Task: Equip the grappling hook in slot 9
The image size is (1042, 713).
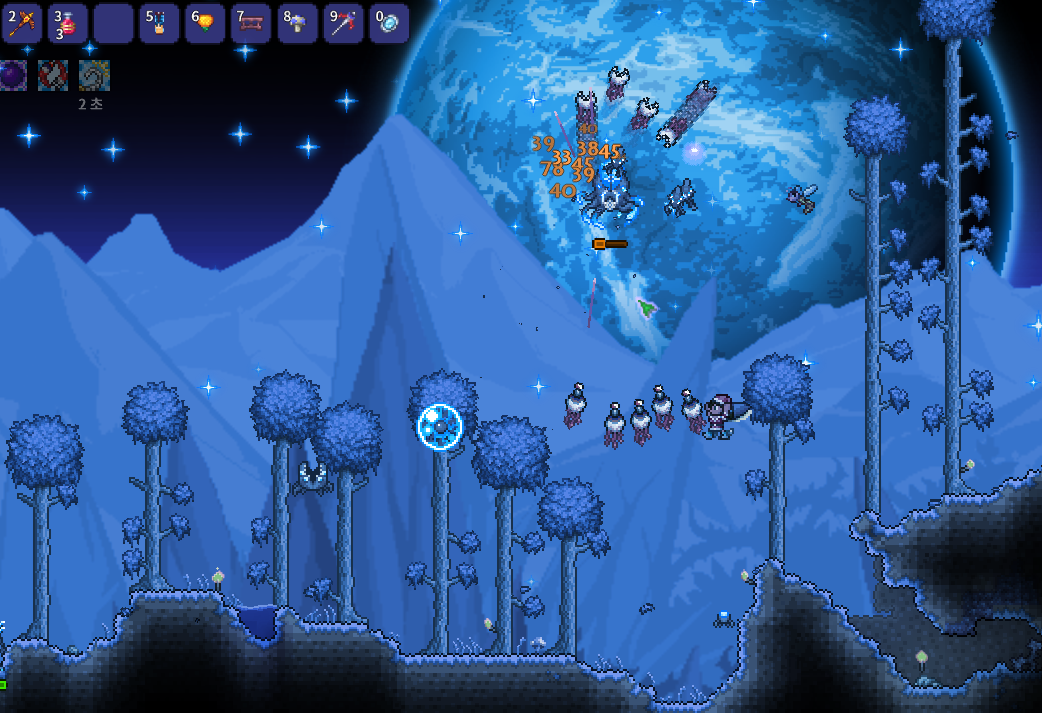Action: coord(342,23)
